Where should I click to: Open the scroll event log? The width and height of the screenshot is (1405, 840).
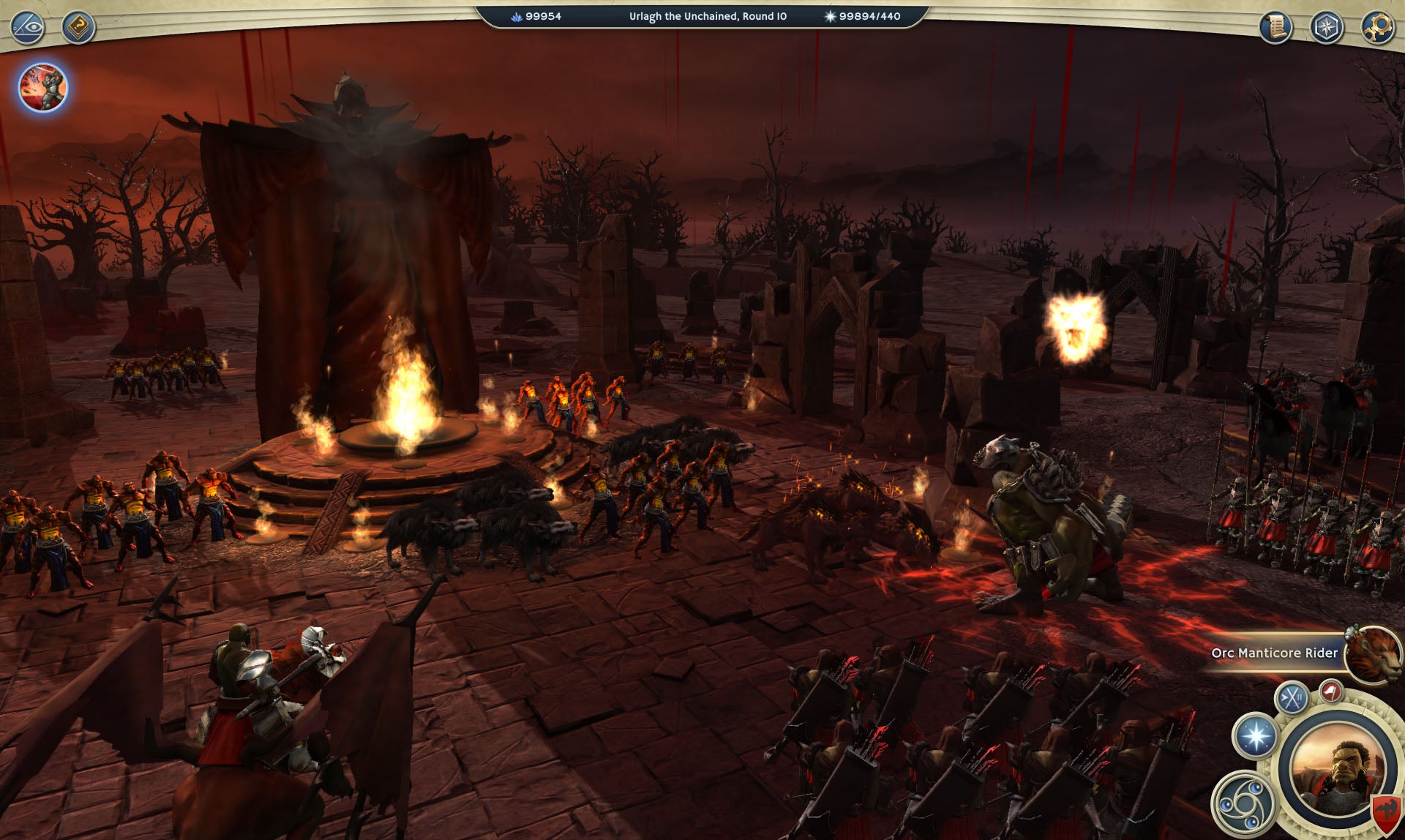1275,27
